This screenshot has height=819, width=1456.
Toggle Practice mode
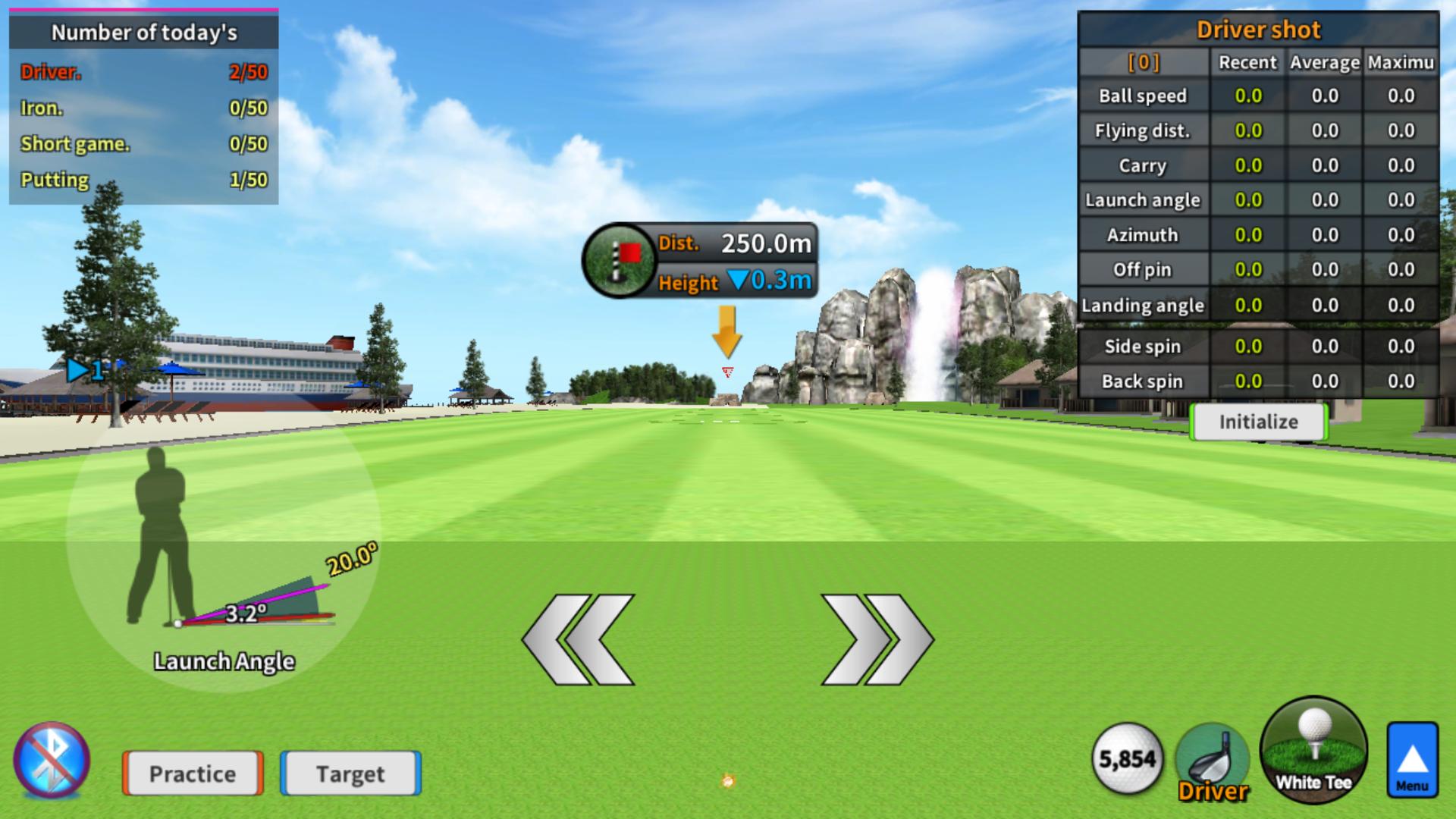(191, 774)
